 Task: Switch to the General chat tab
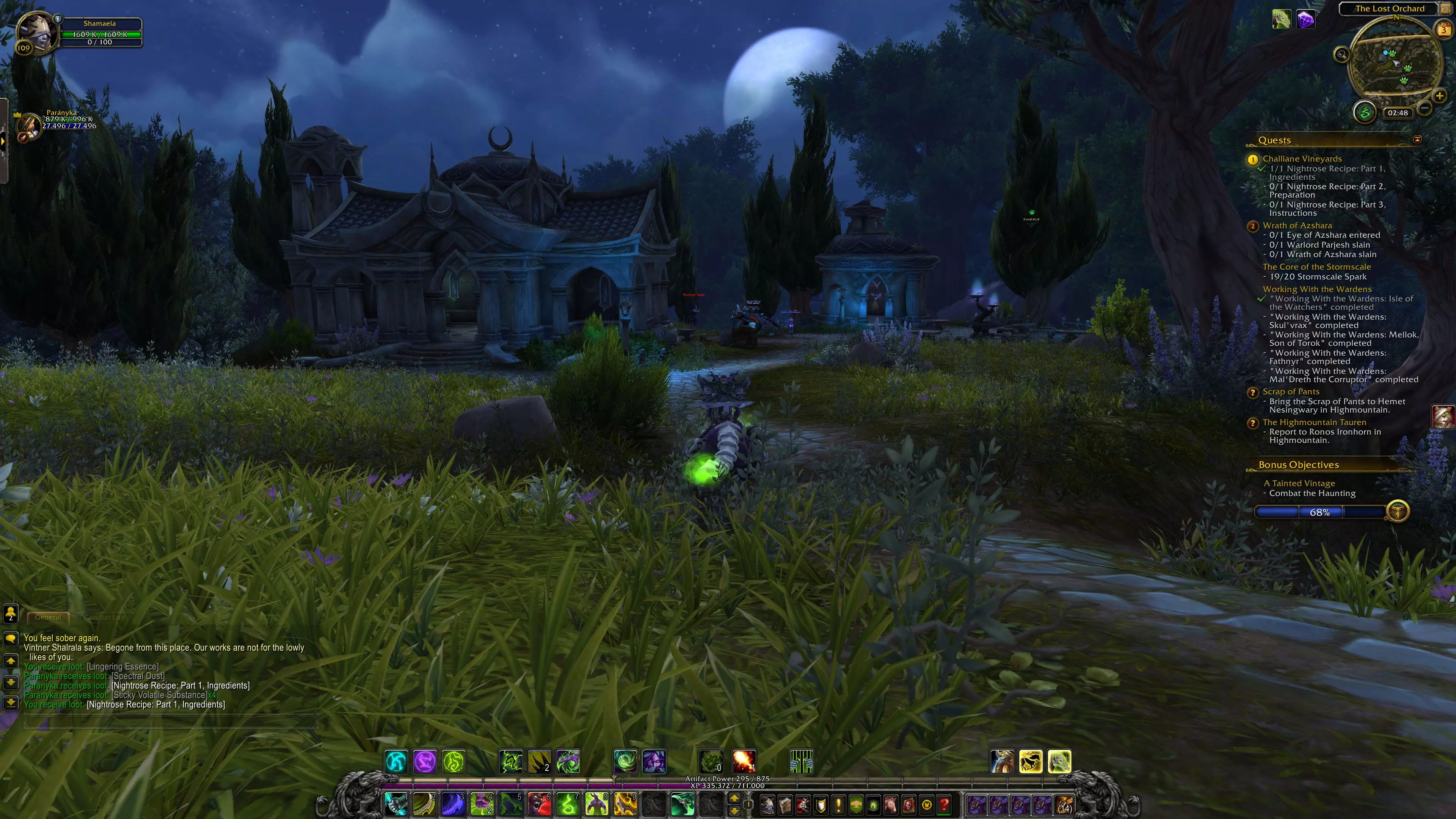pyautogui.click(x=48, y=617)
